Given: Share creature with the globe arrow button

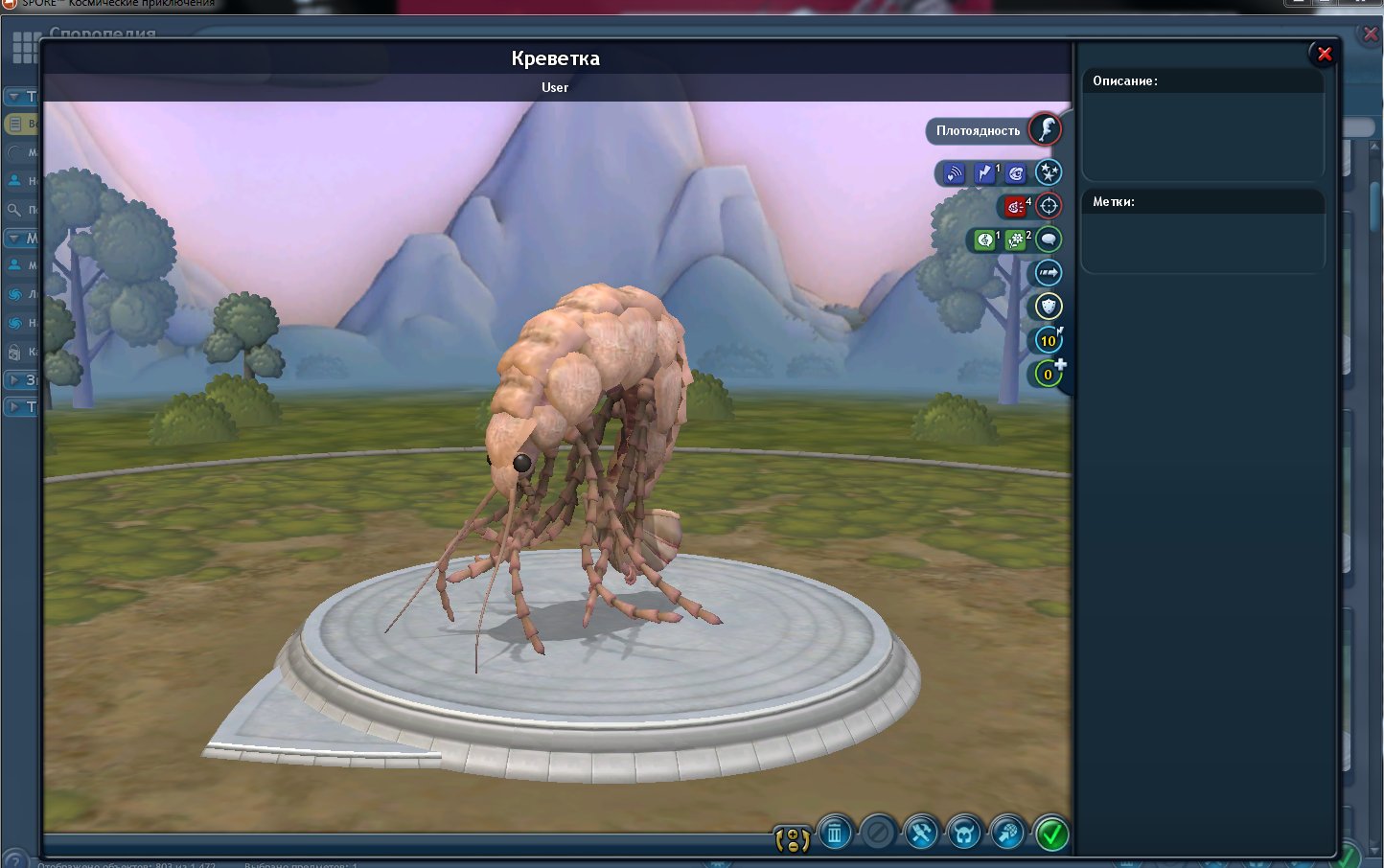Looking at the screenshot, I should 1007,834.
